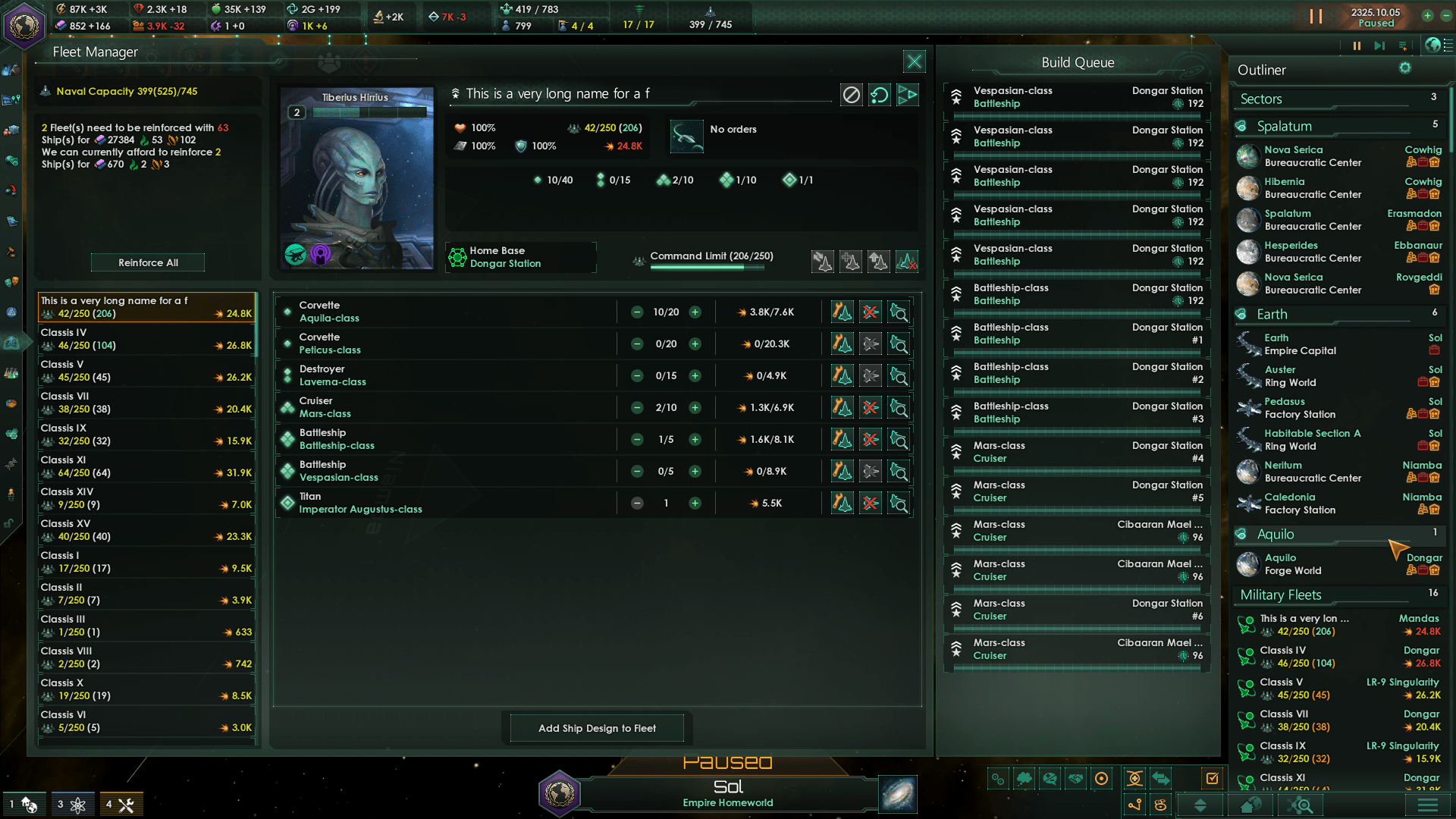
Task: Open the Outliner settings gear
Action: click(x=1405, y=68)
